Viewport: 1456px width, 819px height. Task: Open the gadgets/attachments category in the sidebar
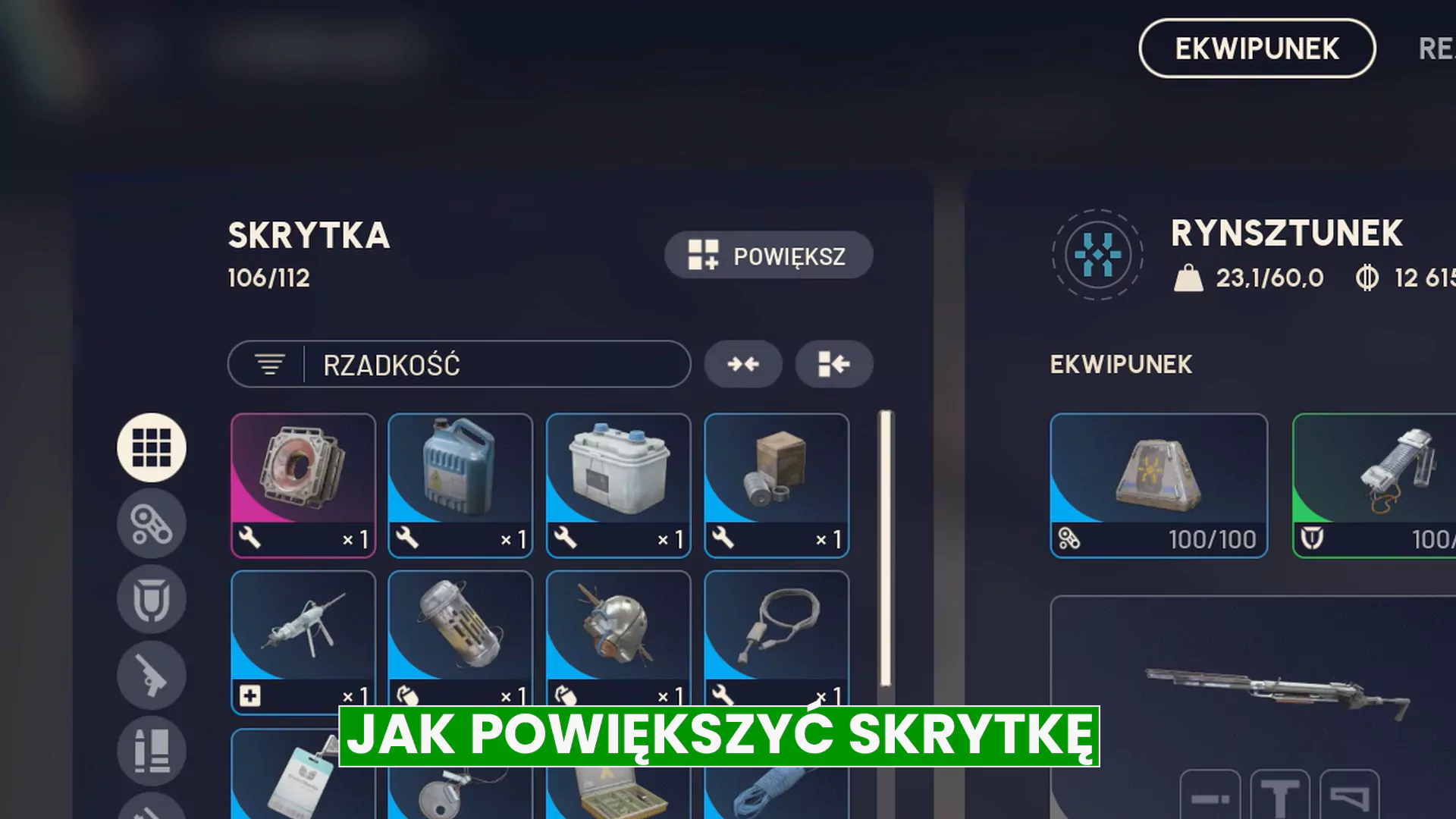point(151,523)
